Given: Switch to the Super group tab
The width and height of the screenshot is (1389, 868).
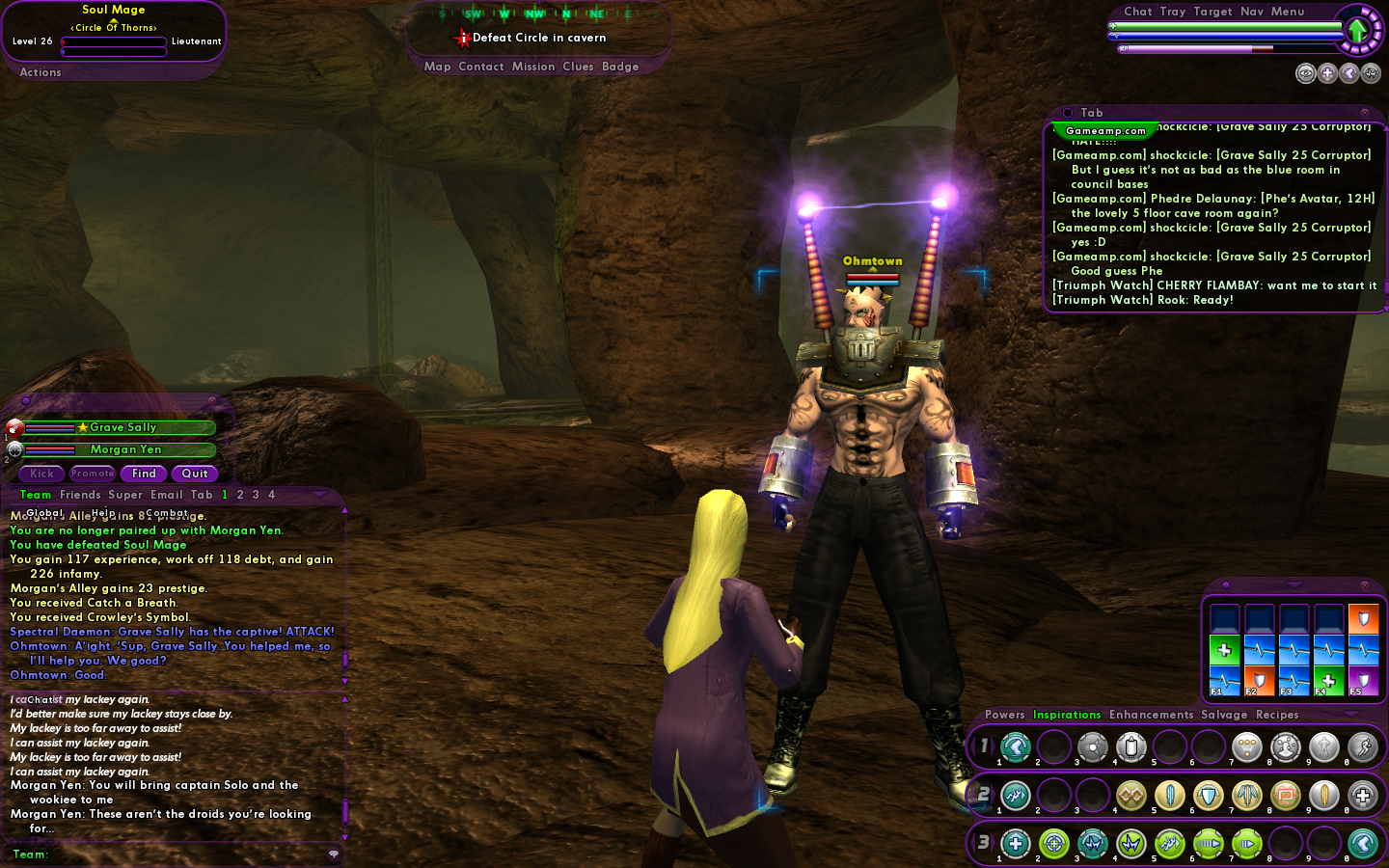Looking at the screenshot, I should tap(125, 495).
